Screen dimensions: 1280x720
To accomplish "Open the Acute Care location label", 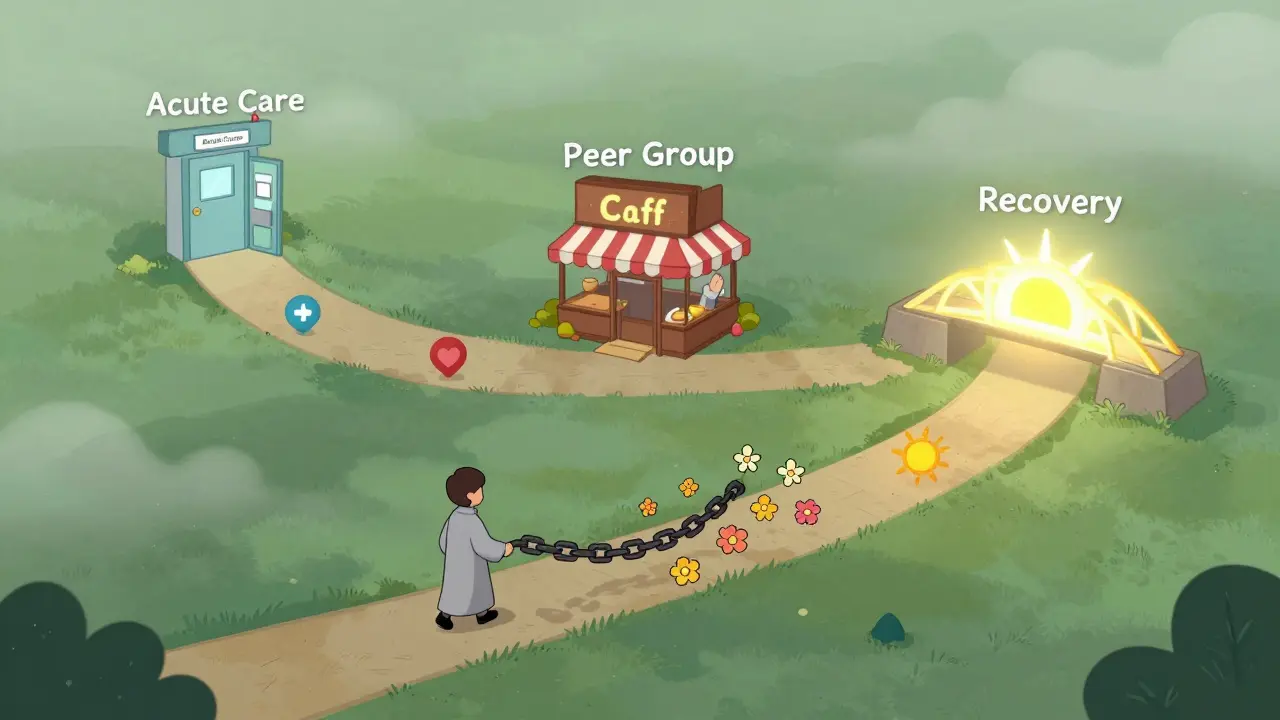I will click(225, 102).
